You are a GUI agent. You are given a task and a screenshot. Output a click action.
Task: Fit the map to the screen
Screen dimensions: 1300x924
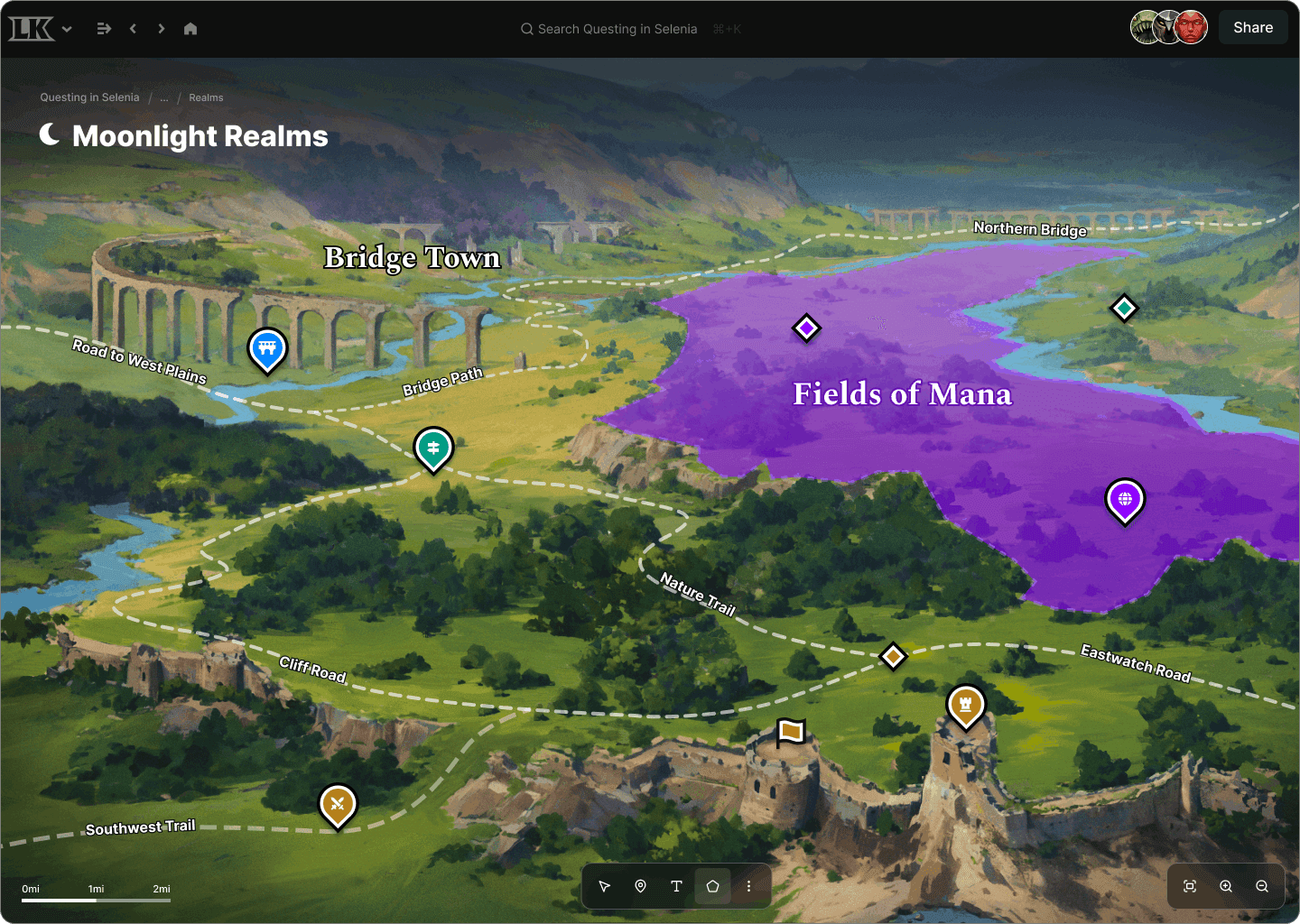coord(1190,886)
